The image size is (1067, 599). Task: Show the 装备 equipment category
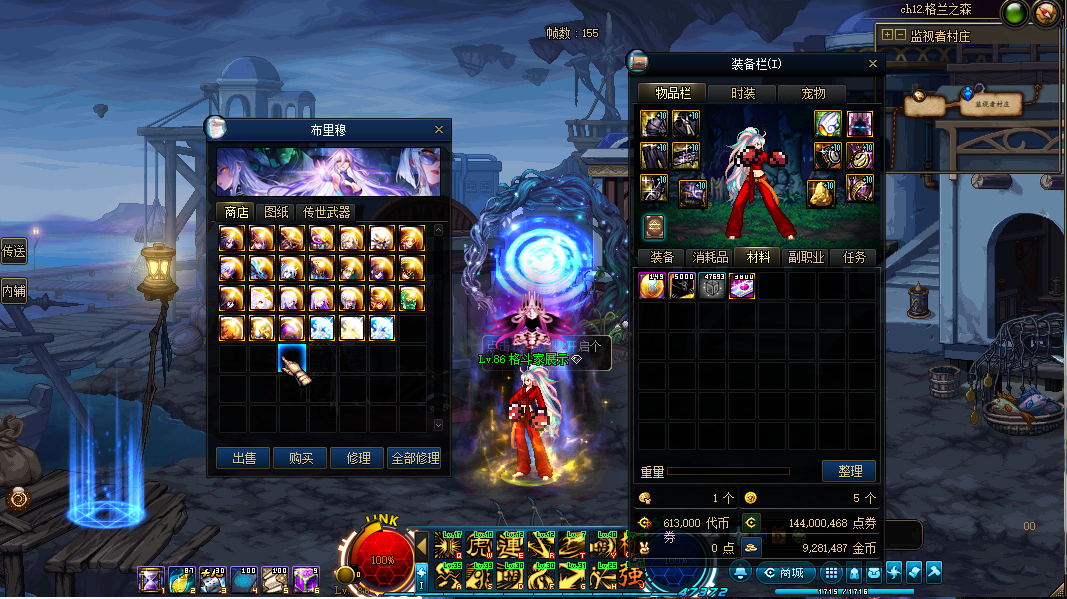(x=662, y=257)
